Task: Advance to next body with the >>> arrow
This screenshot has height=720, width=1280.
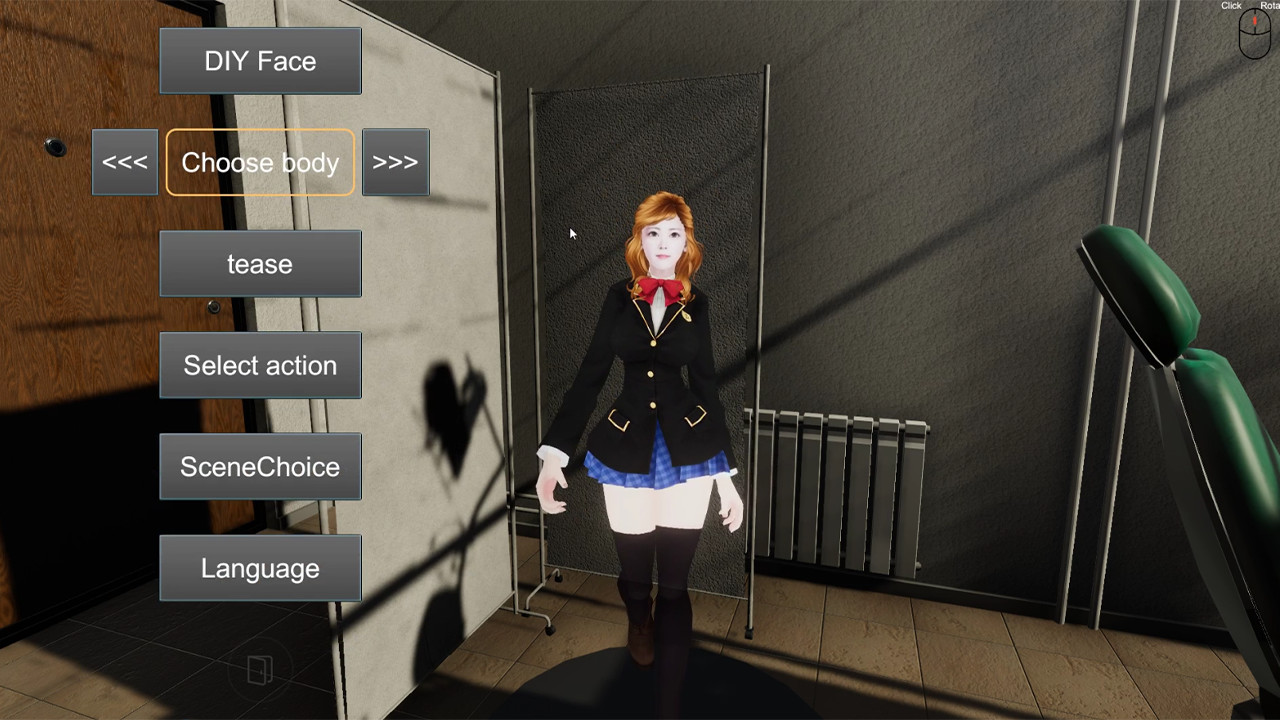Action: point(395,162)
